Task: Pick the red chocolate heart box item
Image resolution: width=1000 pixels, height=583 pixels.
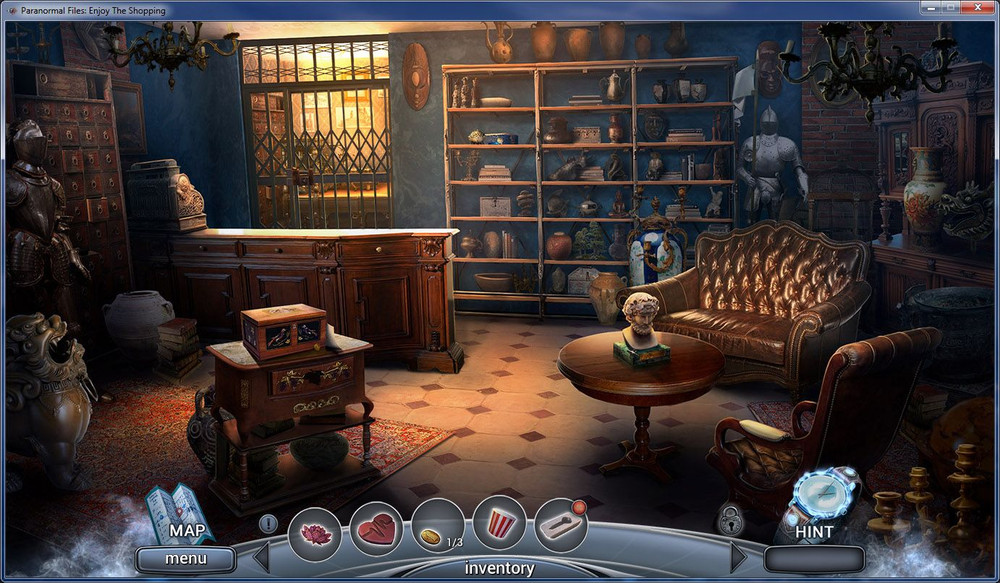Action: pos(376,529)
